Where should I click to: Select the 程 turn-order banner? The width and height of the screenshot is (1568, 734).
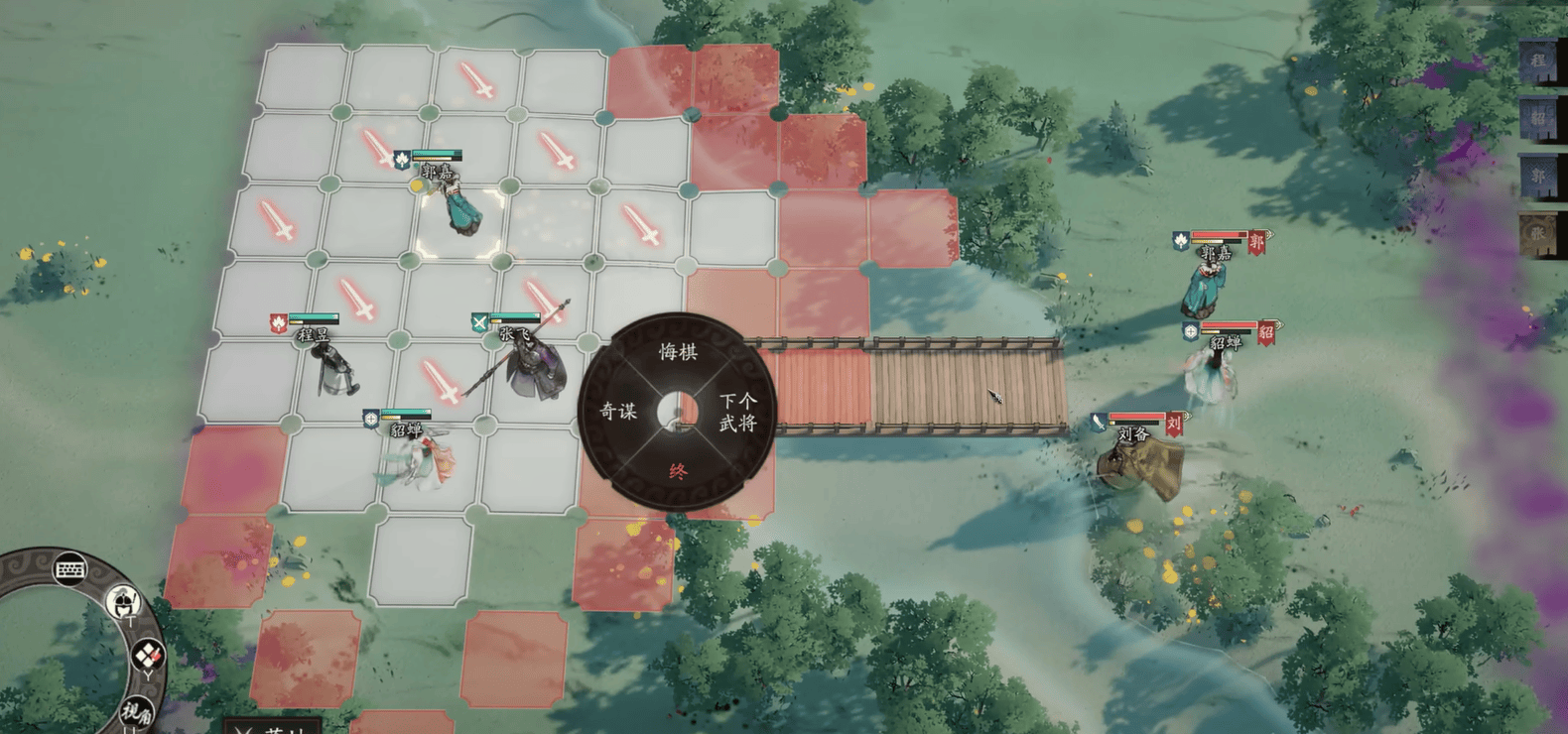coord(1537,61)
